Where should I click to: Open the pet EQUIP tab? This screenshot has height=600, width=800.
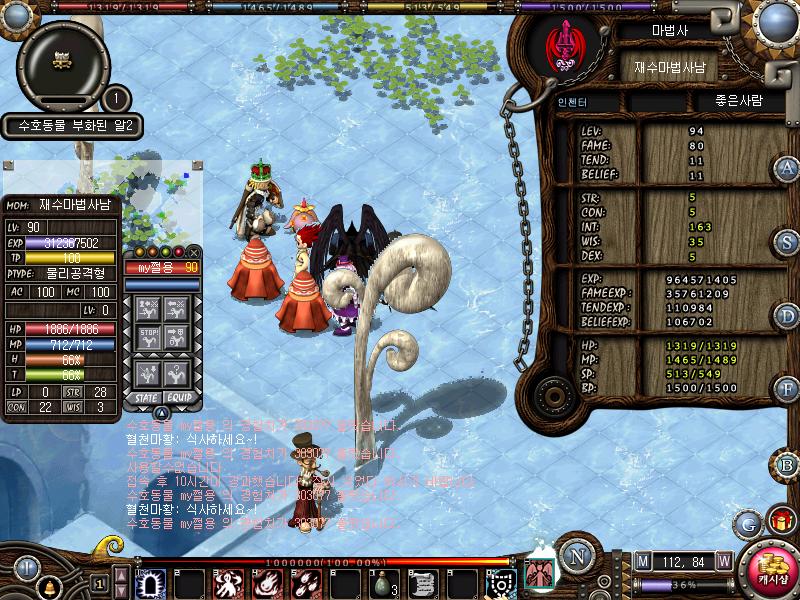(179, 397)
